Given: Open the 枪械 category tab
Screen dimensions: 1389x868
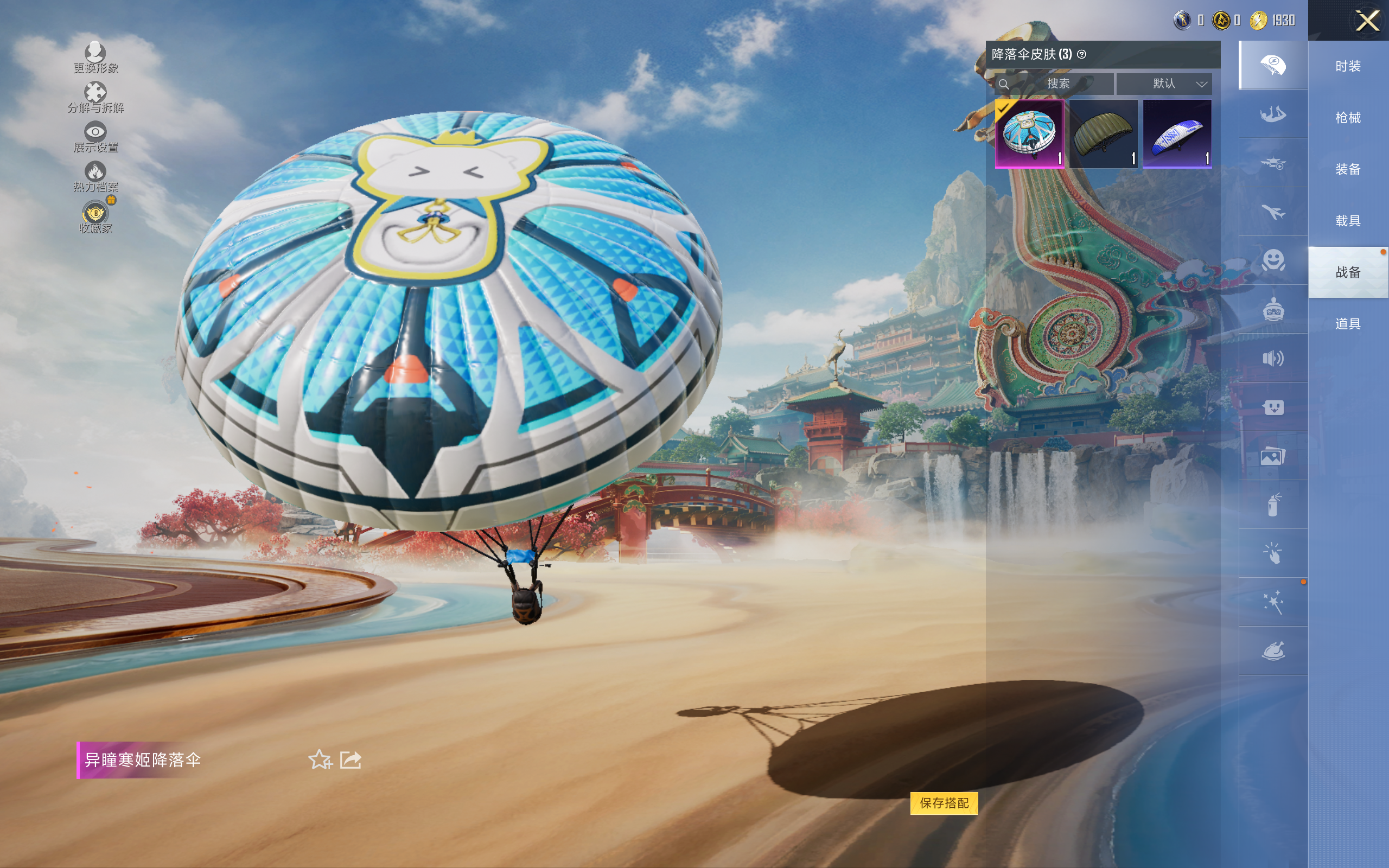Looking at the screenshot, I should [1347, 118].
